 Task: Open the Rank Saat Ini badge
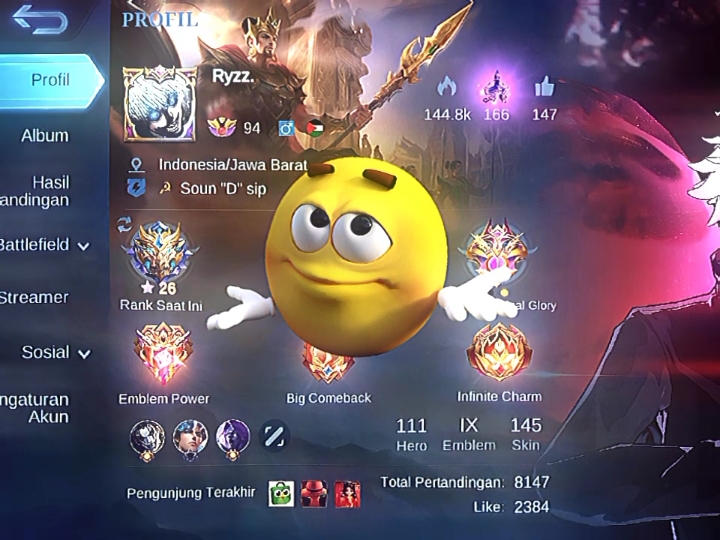(x=160, y=255)
